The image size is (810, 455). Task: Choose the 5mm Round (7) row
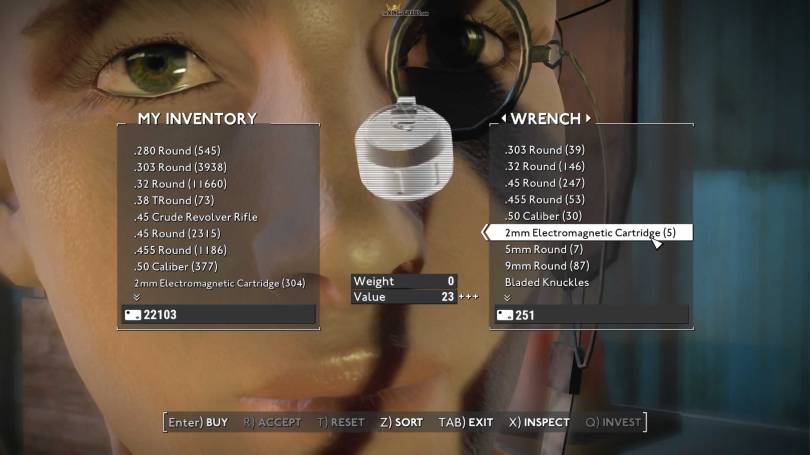(x=544, y=249)
